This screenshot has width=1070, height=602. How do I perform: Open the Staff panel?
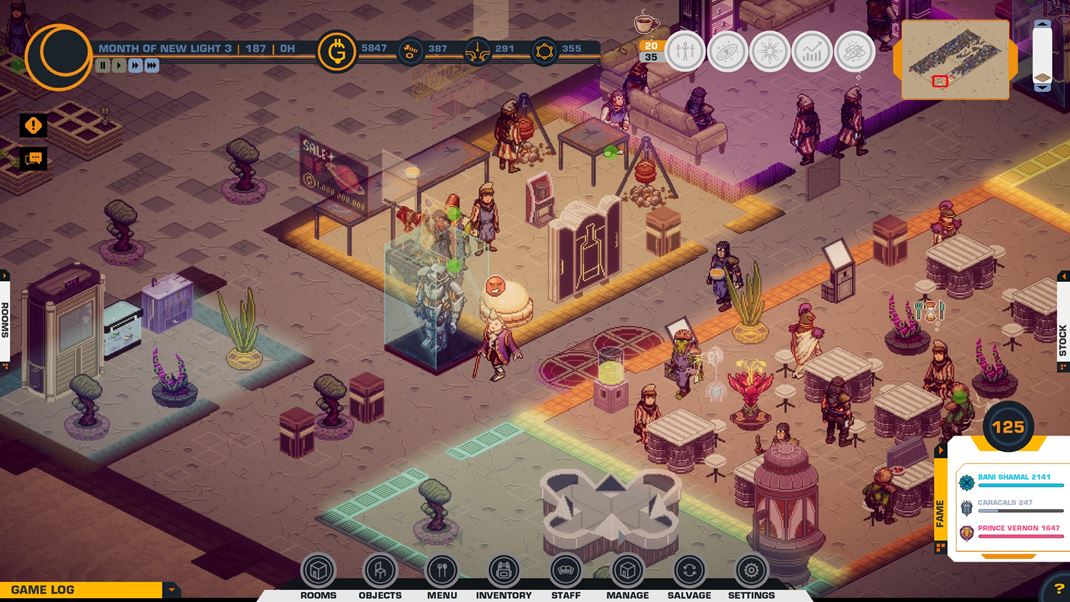click(x=566, y=572)
